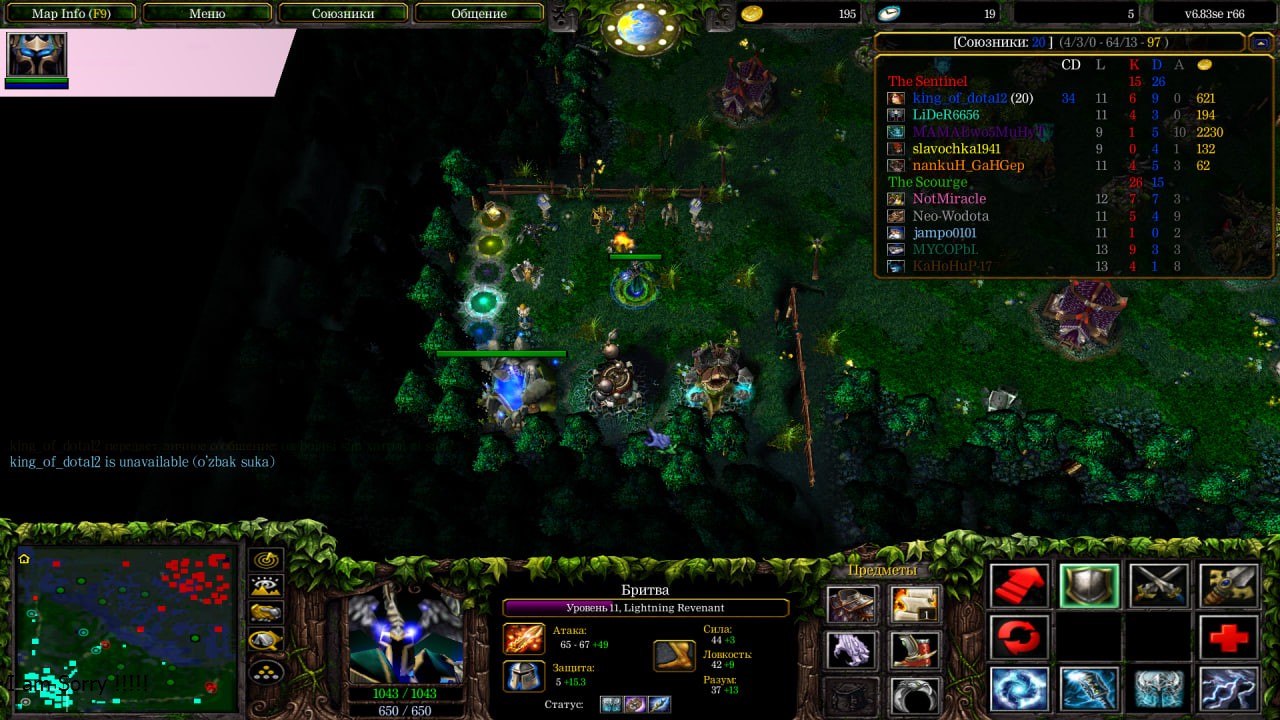The height and width of the screenshot is (720, 1280).
Task: Toggle minimap terrain display button
Action: [266, 587]
